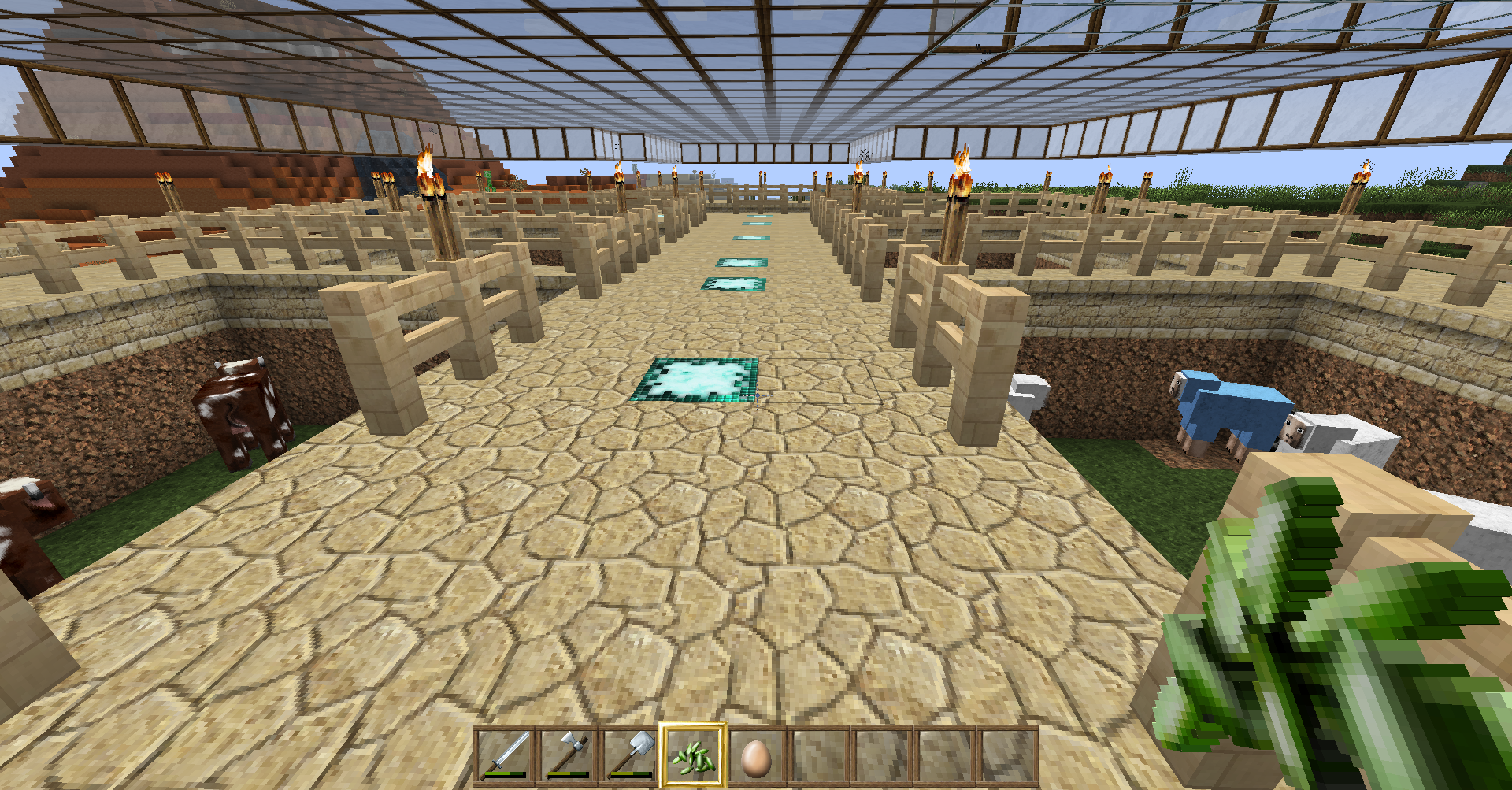Image resolution: width=1512 pixels, height=790 pixels.
Task: Choose the iron shovel in the hotbar
Action: [630, 755]
